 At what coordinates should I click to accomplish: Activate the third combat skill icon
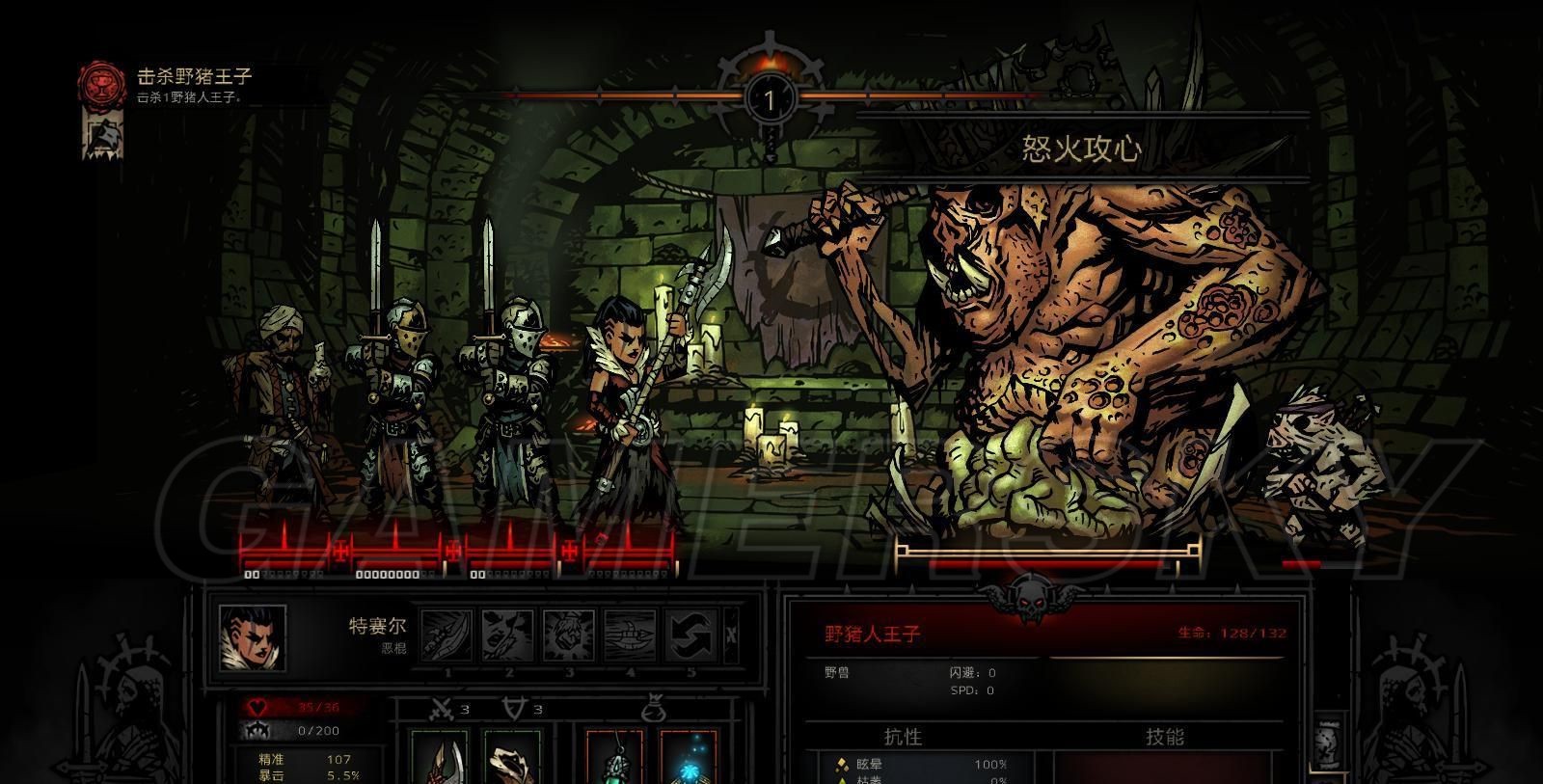click(569, 636)
